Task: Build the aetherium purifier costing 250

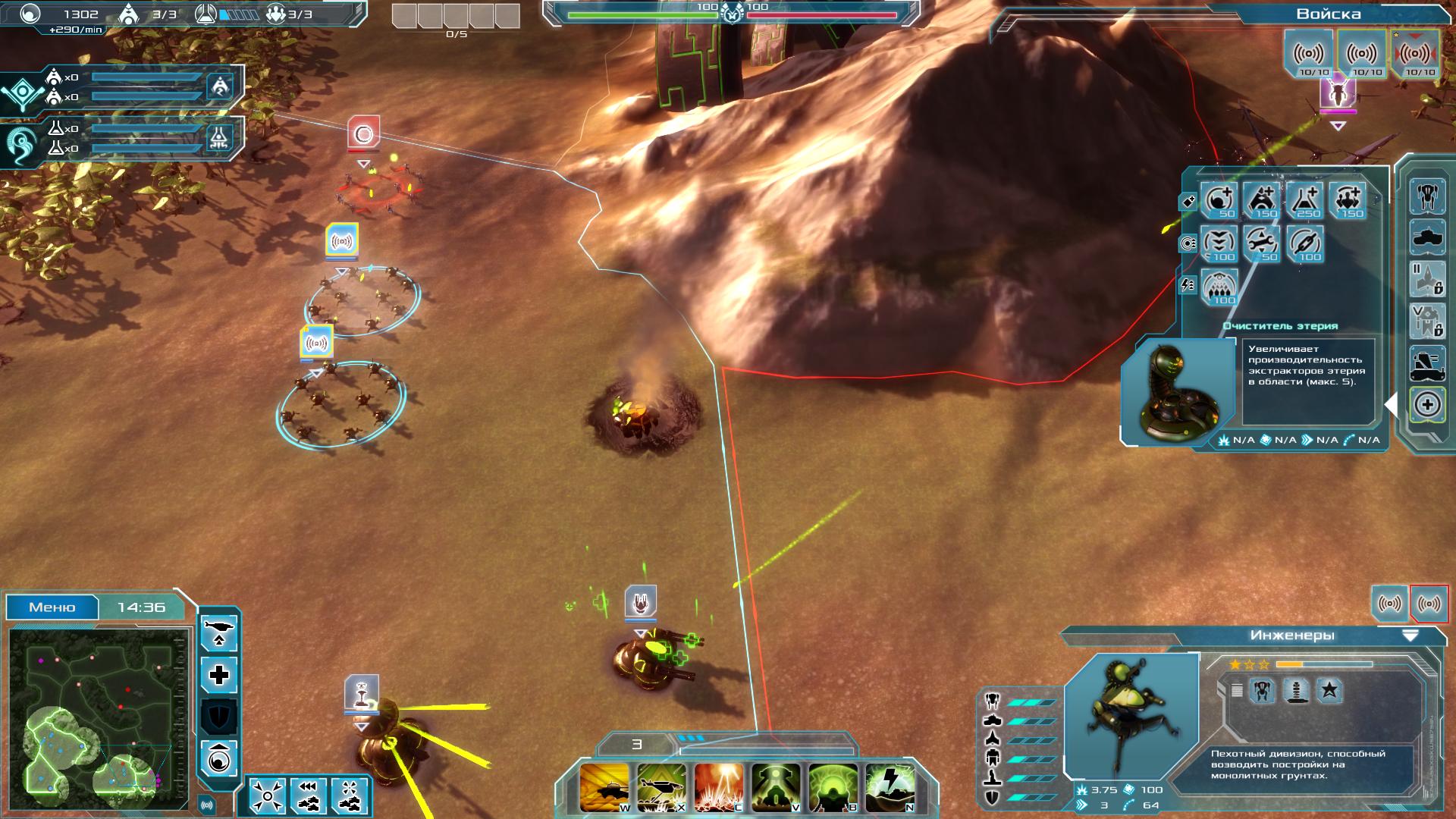Action: pos(1304,200)
